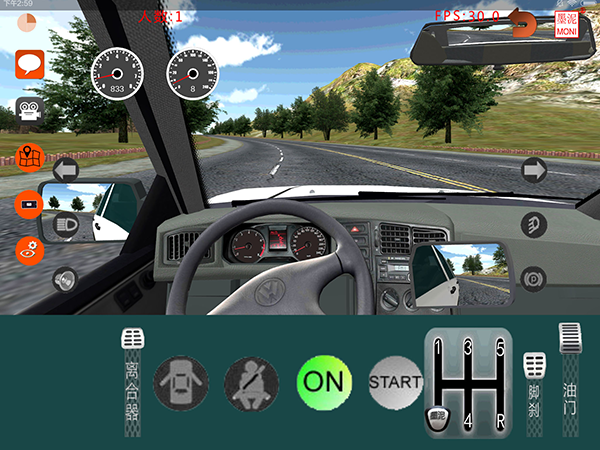Tap the orange dash cam icon
The width and height of the screenshot is (600, 450).
30,204
